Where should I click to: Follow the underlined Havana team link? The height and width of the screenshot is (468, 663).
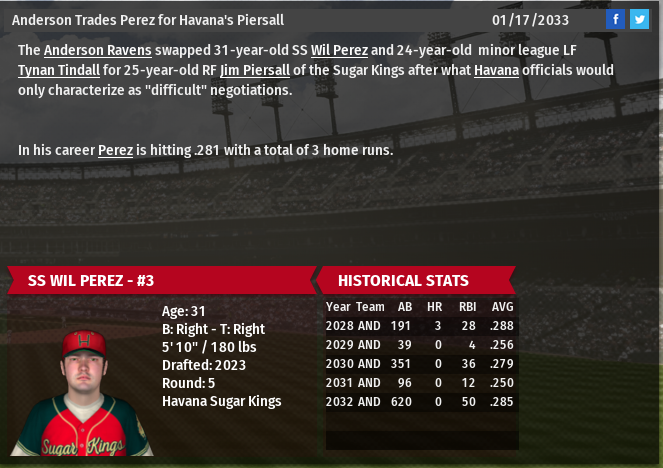pyautogui.click(x=496, y=70)
